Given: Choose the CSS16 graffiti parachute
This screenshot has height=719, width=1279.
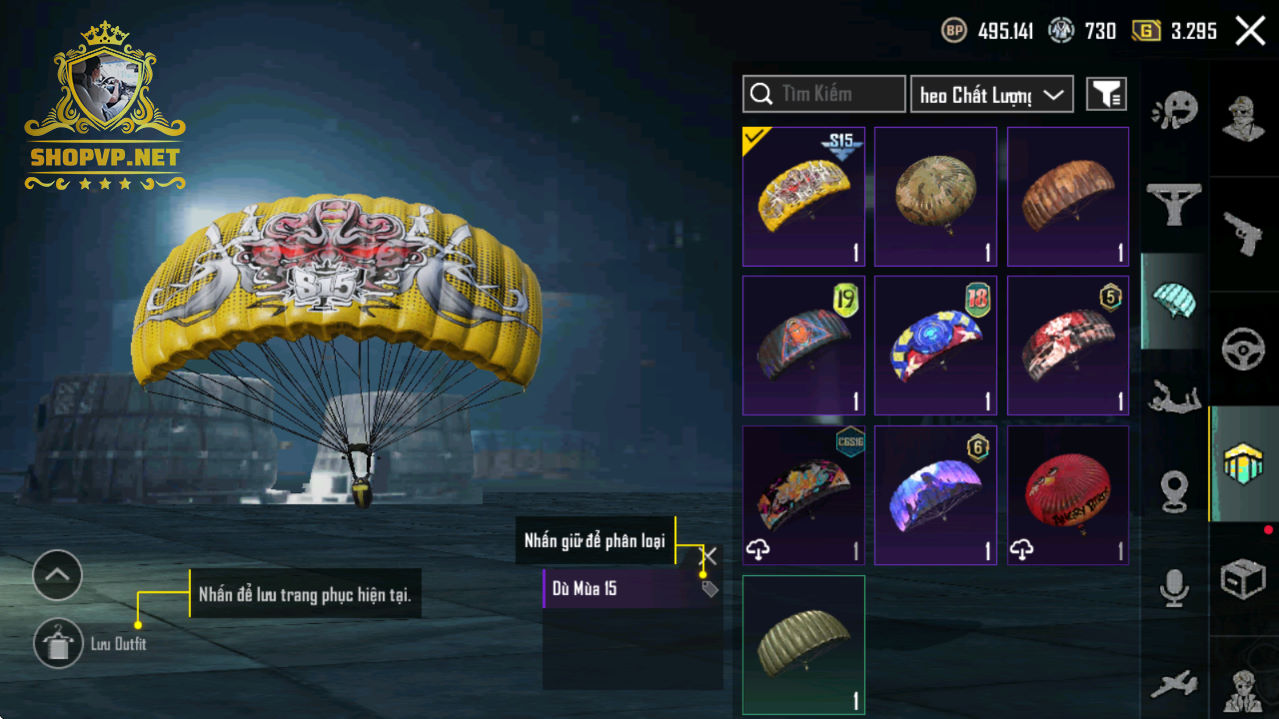Looking at the screenshot, I should pyautogui.click(x=803, y=495).
